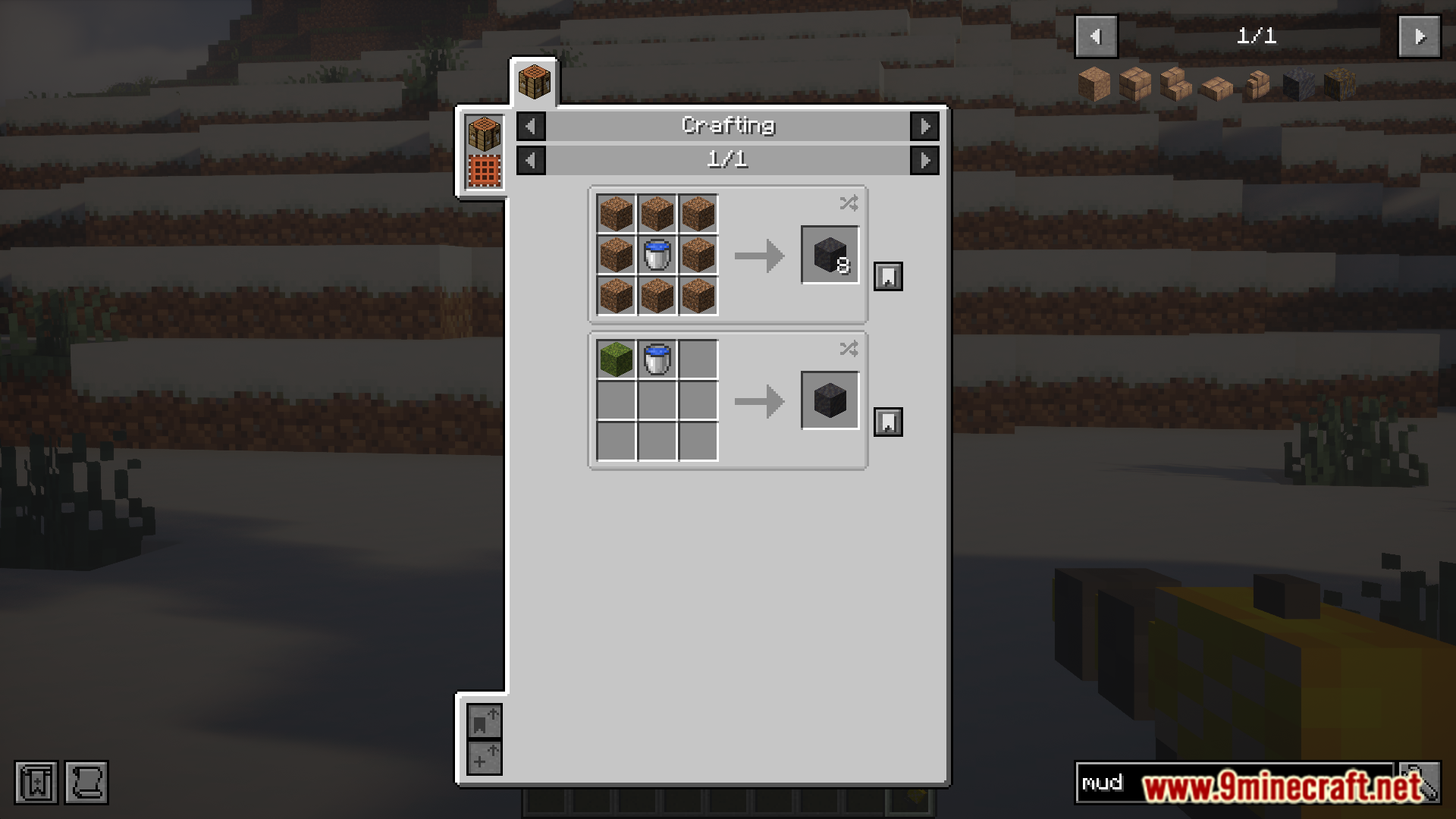Click the bookmark-with-arrow button below the panel
Screen dimensions: 1456x819
click(484, 722)
